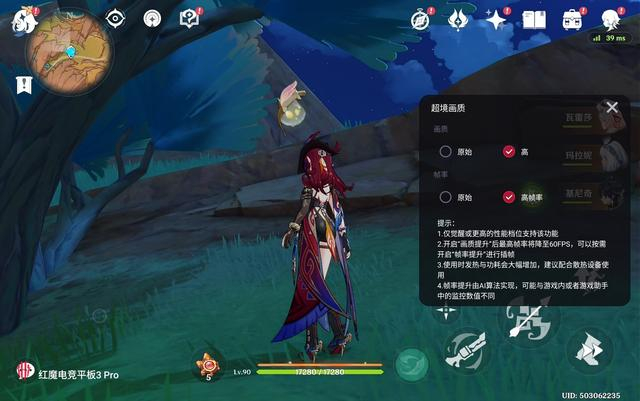
Task: Close the 超境画质 overlay panel
Action: (612, 107)
